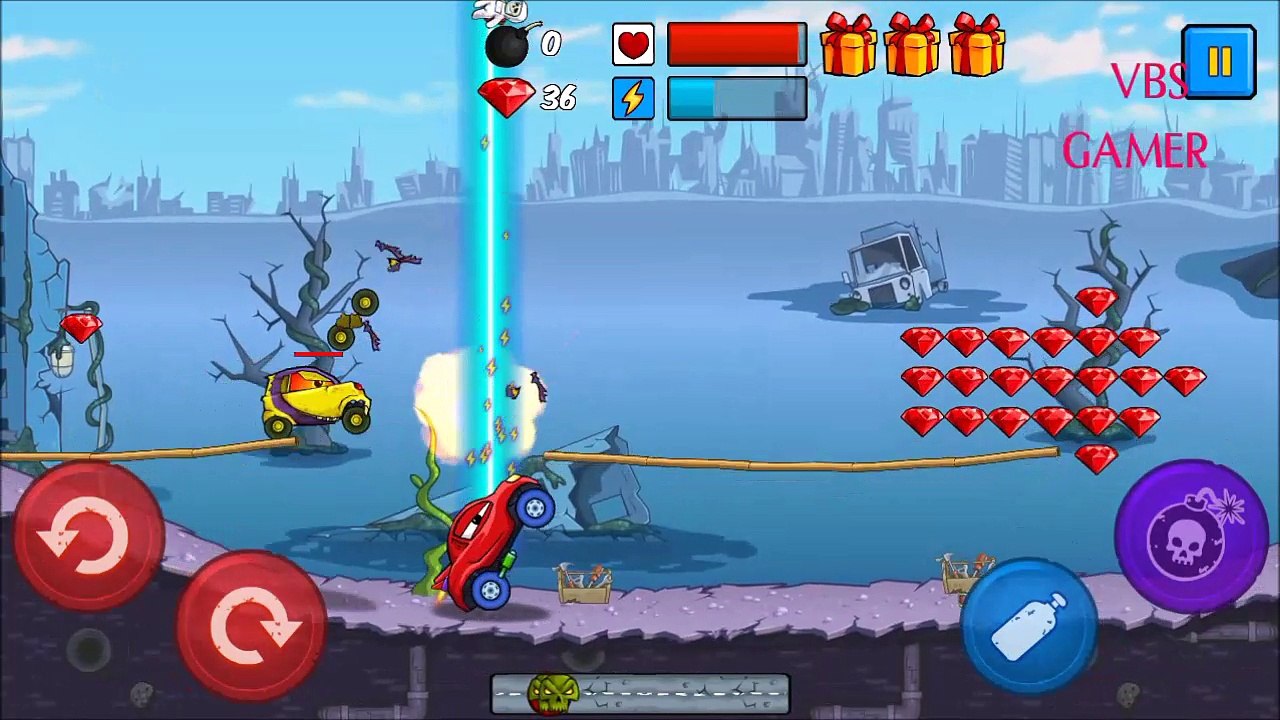This screenshot has height=720, width=1280.
Task: Pause the game with the blue button
Action: (x=1218, y=62)
